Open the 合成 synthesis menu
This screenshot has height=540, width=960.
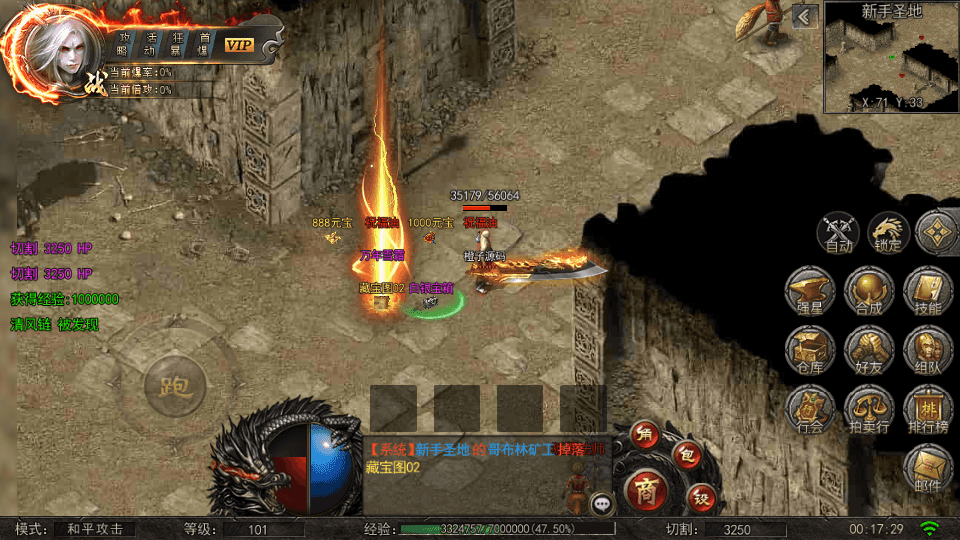(x=868, y=292)
